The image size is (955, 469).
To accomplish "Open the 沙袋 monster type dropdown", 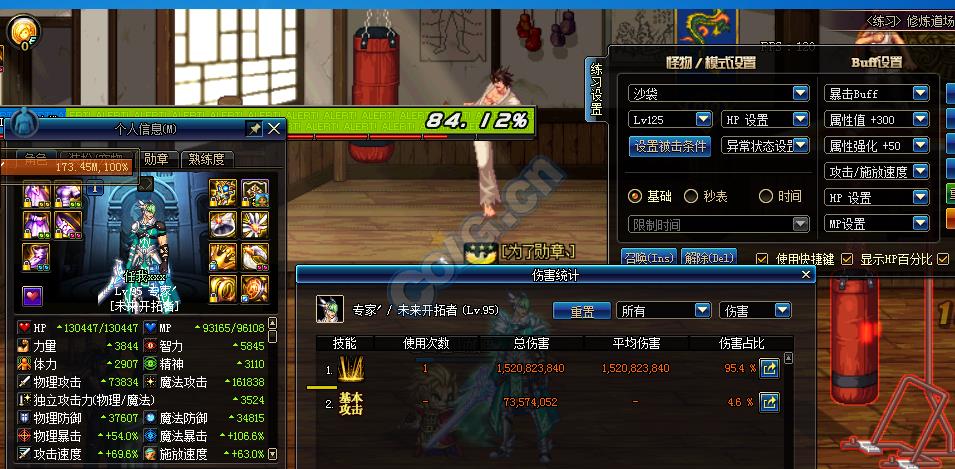I will pyautogui.click(x=800, y=93).
